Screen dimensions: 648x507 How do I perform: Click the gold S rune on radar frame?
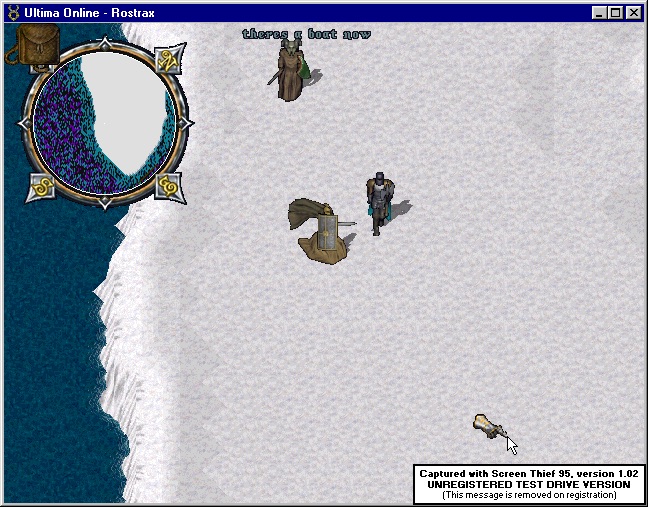42,184
